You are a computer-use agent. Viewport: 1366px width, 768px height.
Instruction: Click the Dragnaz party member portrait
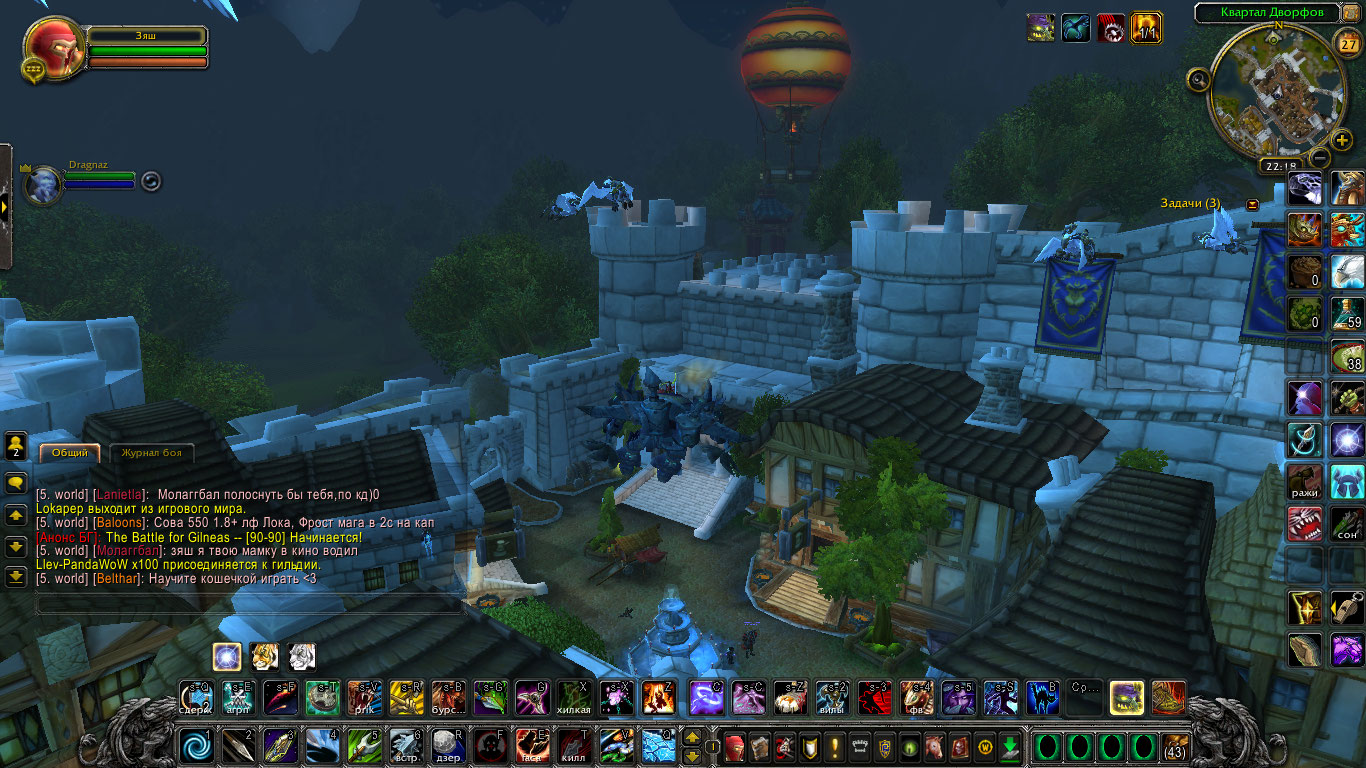pos(43,185)
